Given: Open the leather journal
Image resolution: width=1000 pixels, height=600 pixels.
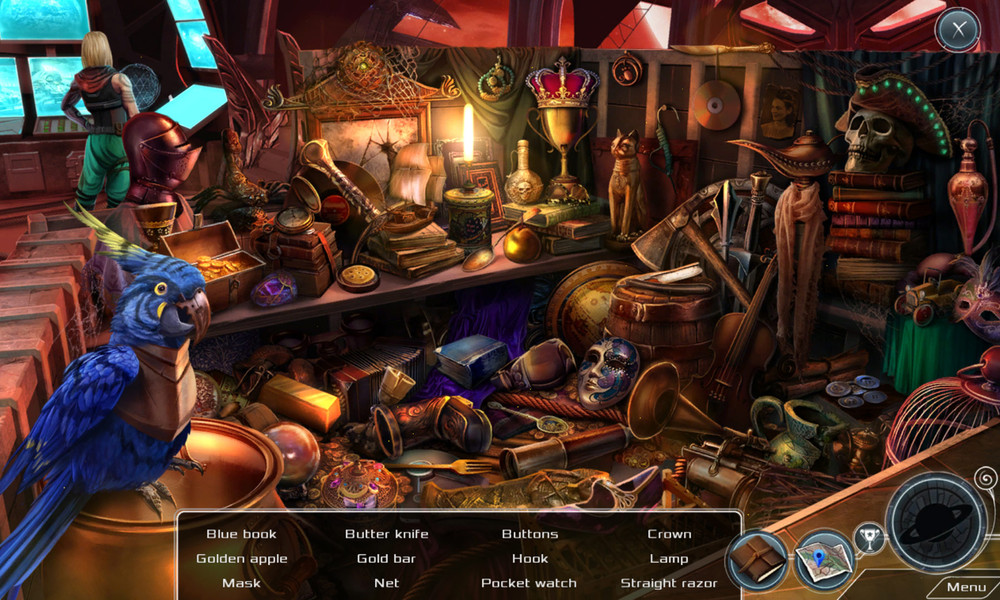Looking at the screenshot, I should [758, 559].
